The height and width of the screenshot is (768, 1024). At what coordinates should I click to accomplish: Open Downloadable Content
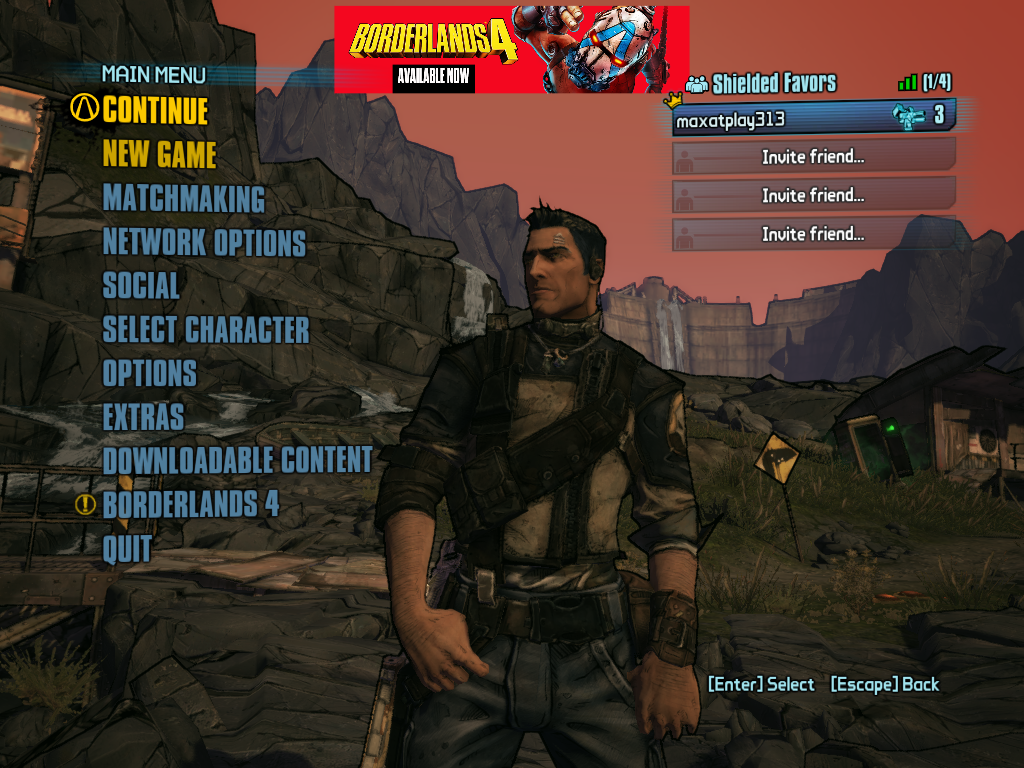237,460
